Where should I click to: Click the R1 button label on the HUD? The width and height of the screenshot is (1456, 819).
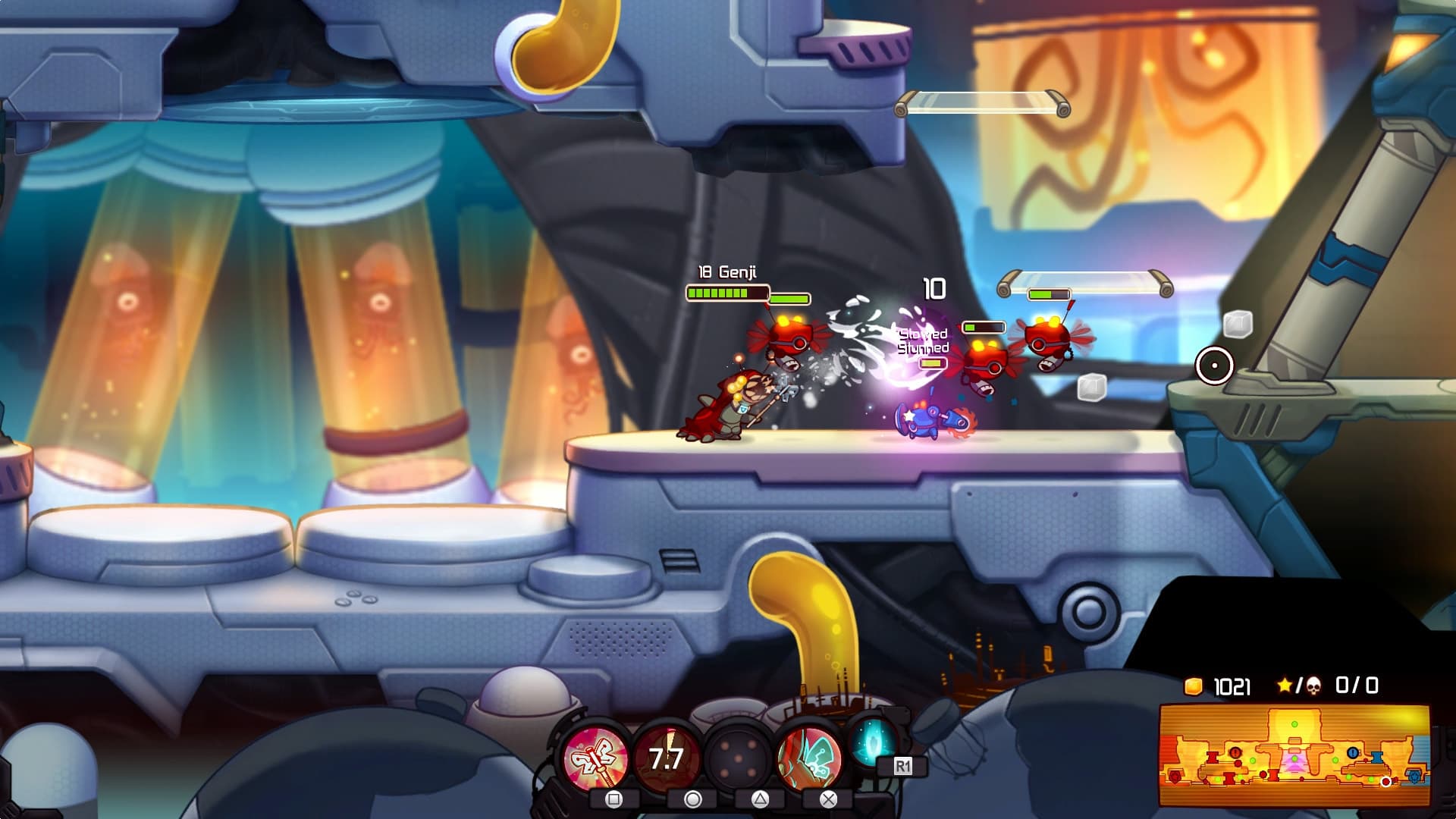tap(903, 766)
